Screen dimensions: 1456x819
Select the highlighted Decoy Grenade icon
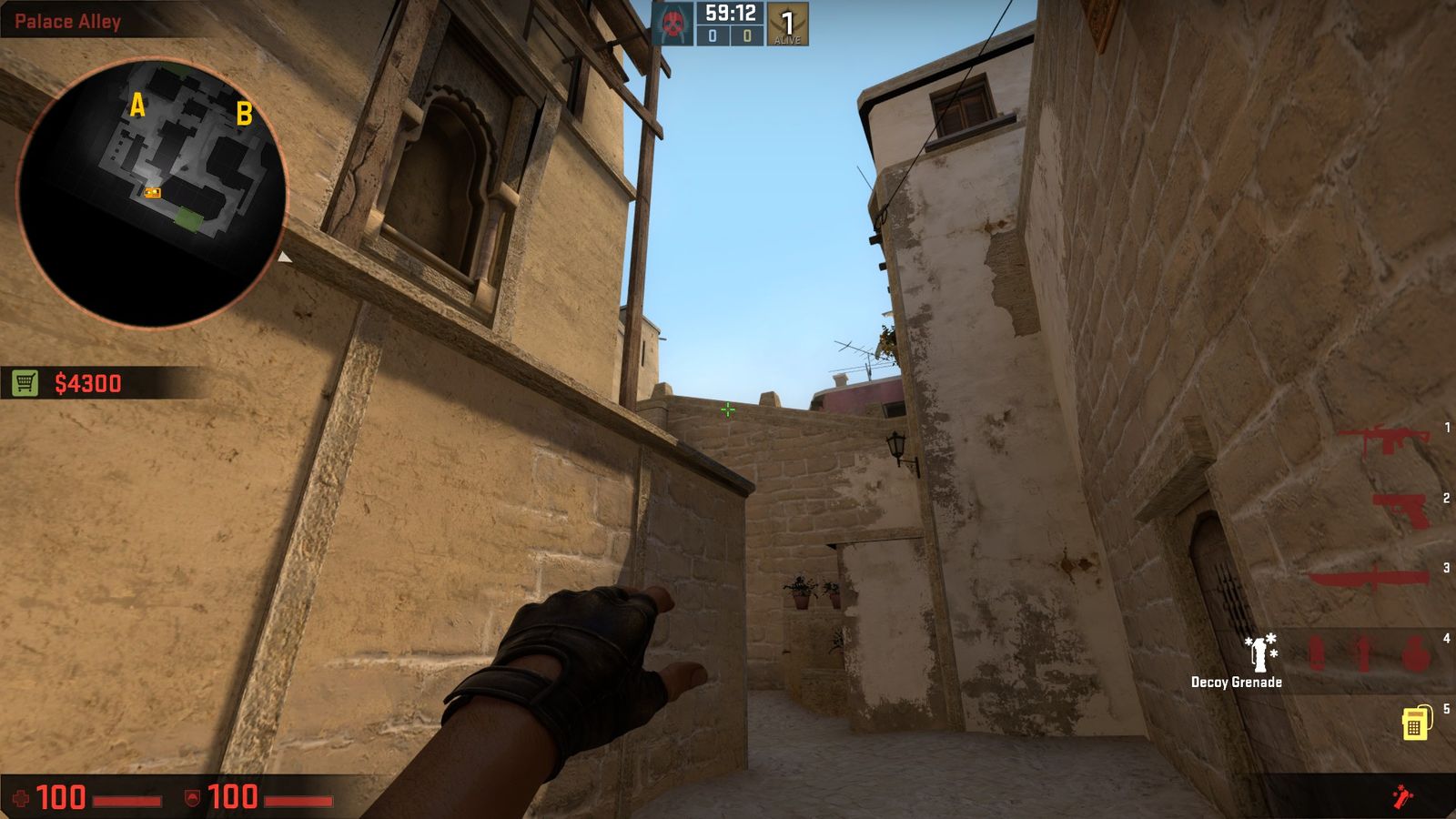(1259, 651)
